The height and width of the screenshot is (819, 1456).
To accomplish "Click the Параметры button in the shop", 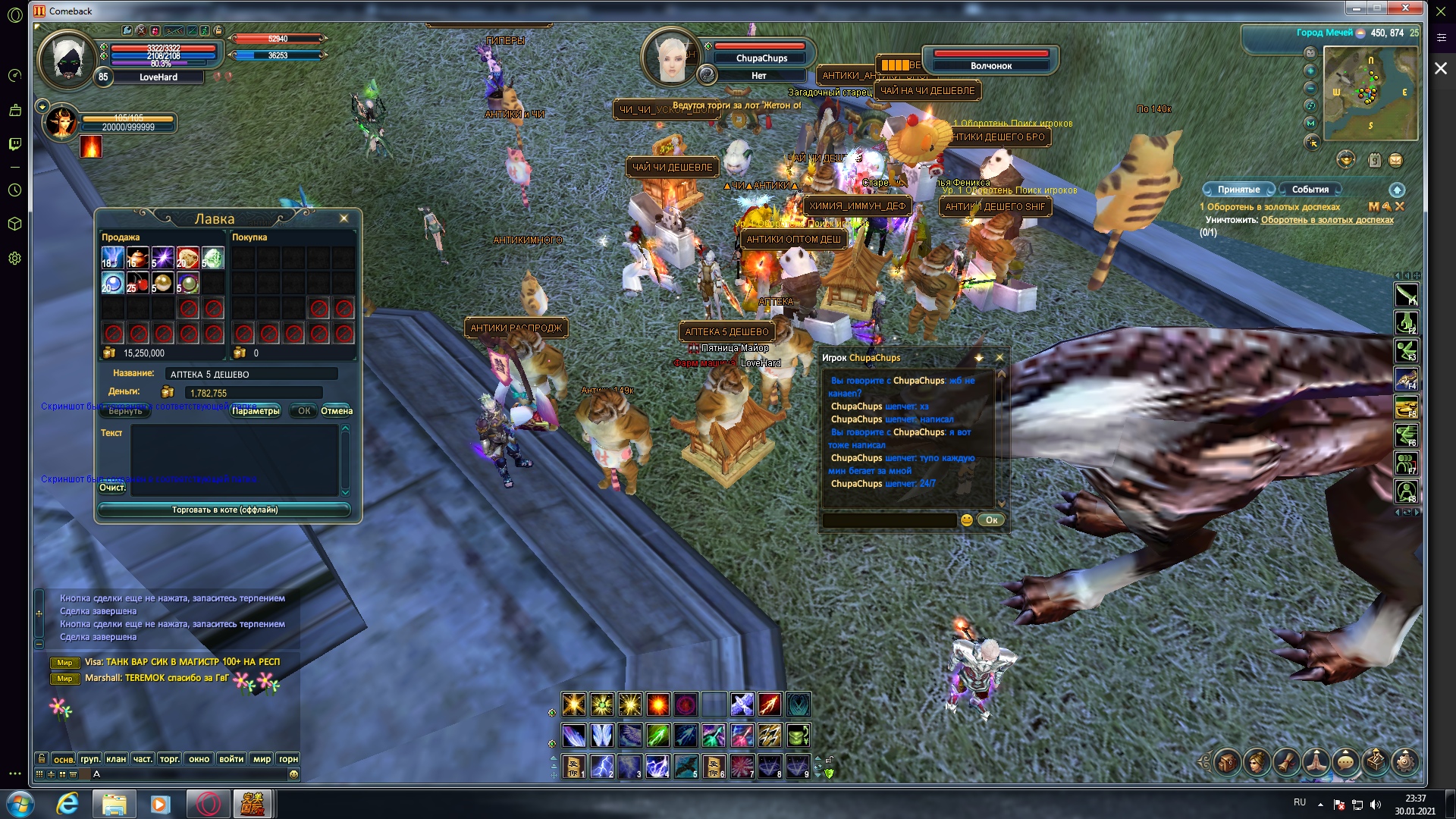I will (256, 411).
